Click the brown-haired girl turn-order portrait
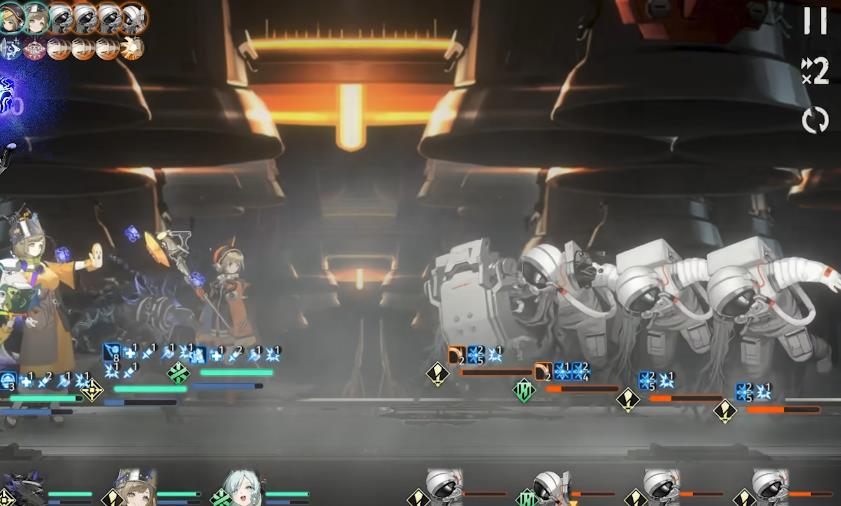Screen dimensions: 841x506 37,16
